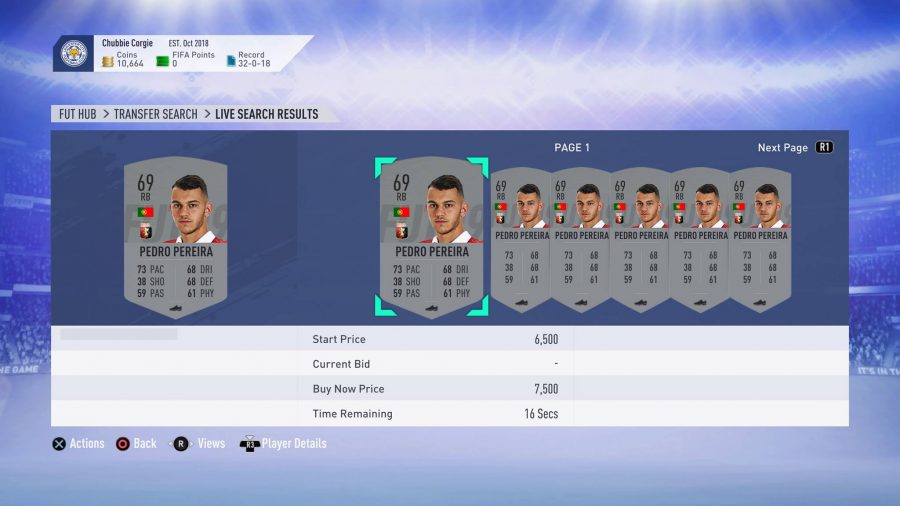This screenshot has width=900, height=506.
Task: Return to FUT HUB via breadcrumb
Action: click(x=77, y=114)
